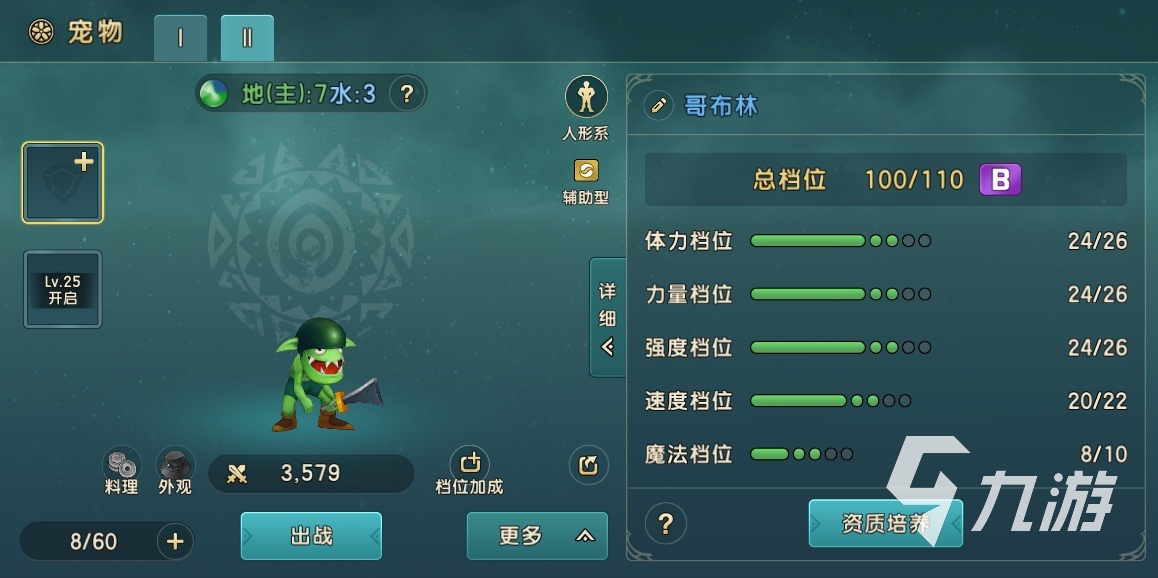Open the element attribute help question mark
1158x578 pixels.
[x=406, y=94]
